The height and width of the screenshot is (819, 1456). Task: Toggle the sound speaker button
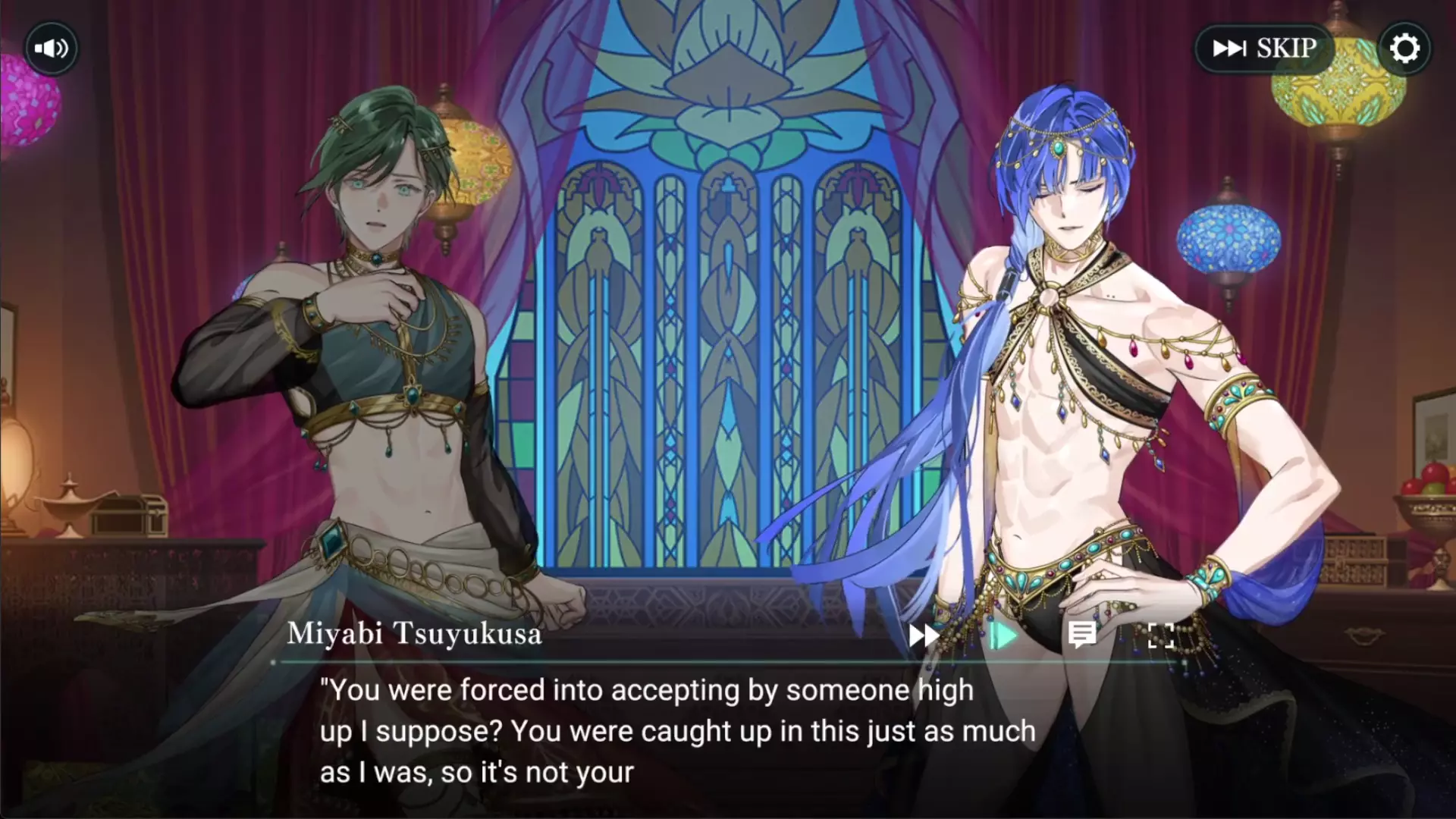click(x=51, y=49)
